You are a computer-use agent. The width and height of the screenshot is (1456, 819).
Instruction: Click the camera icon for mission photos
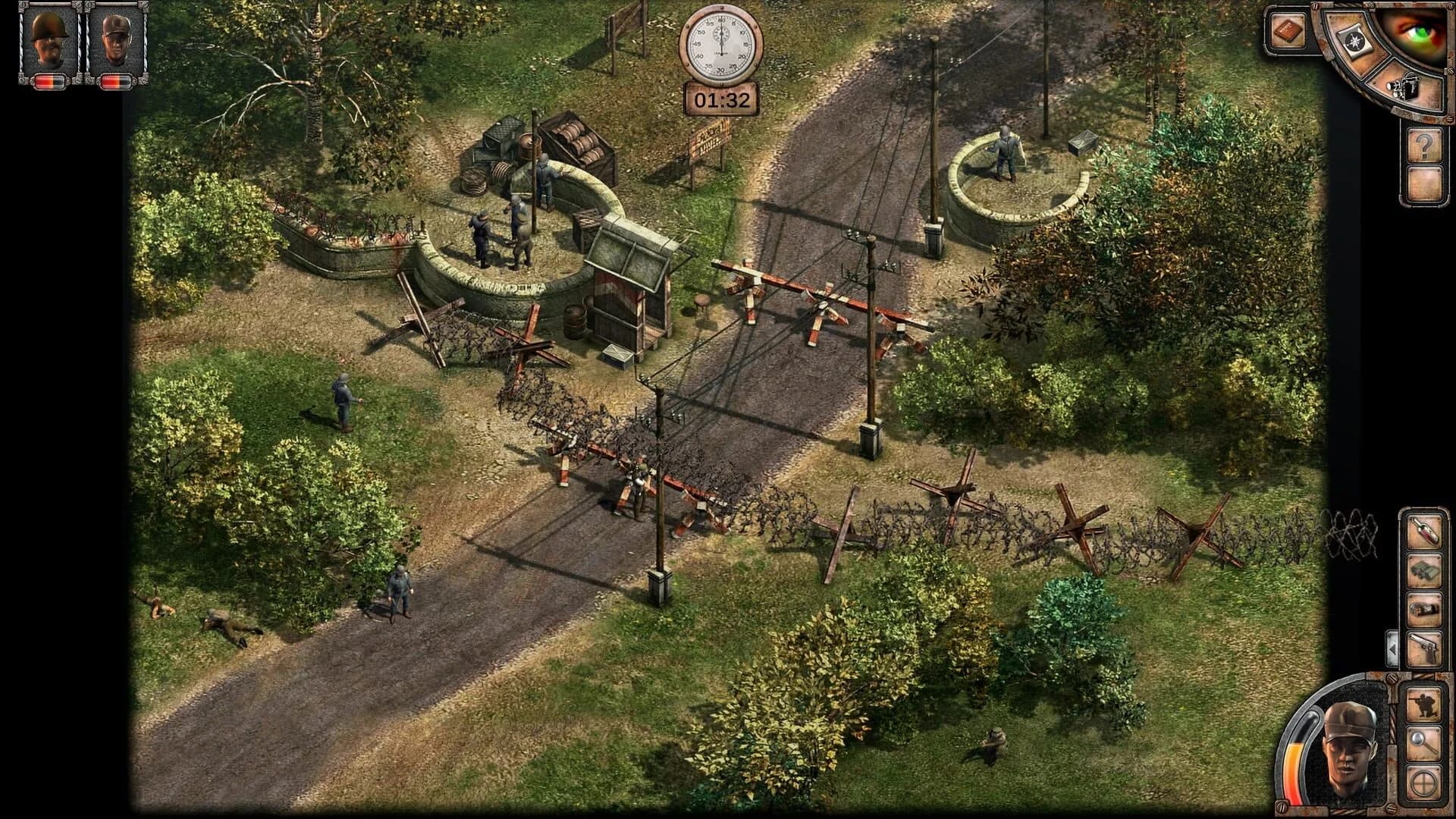[x=1404, y=89]
